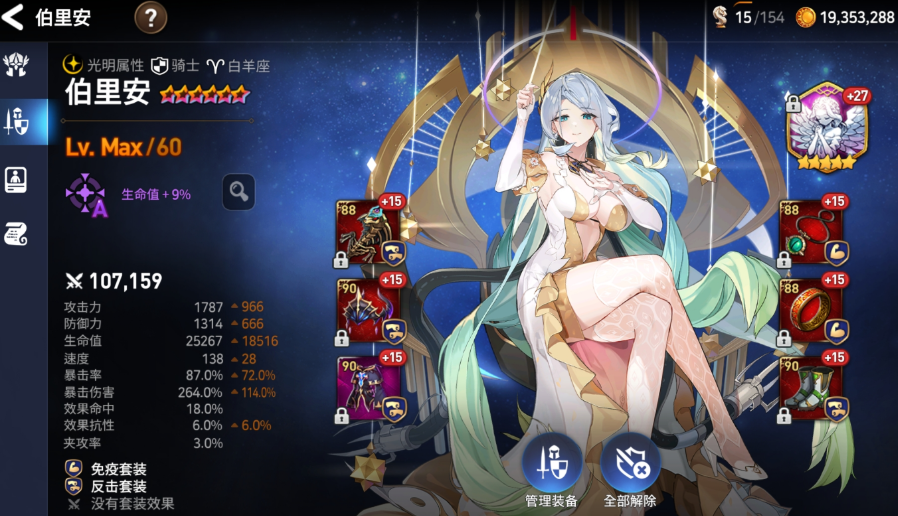Image resolution: width=898 pixels, height=516 pixels.
Task: Select the equipped green-gem necklace slot
Action: click(x=812, y=230)
